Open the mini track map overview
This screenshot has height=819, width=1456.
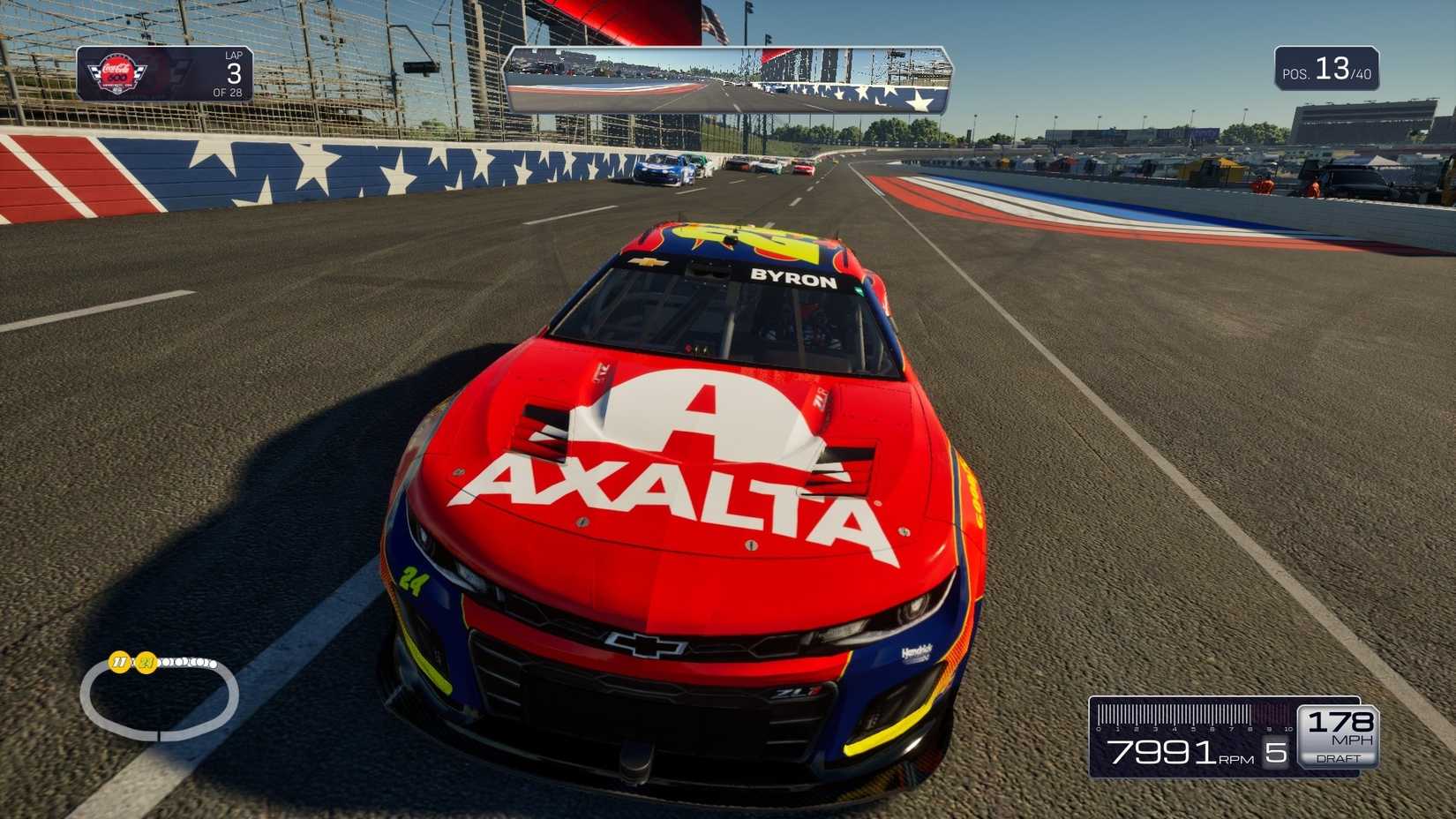(x=159, y=697)
